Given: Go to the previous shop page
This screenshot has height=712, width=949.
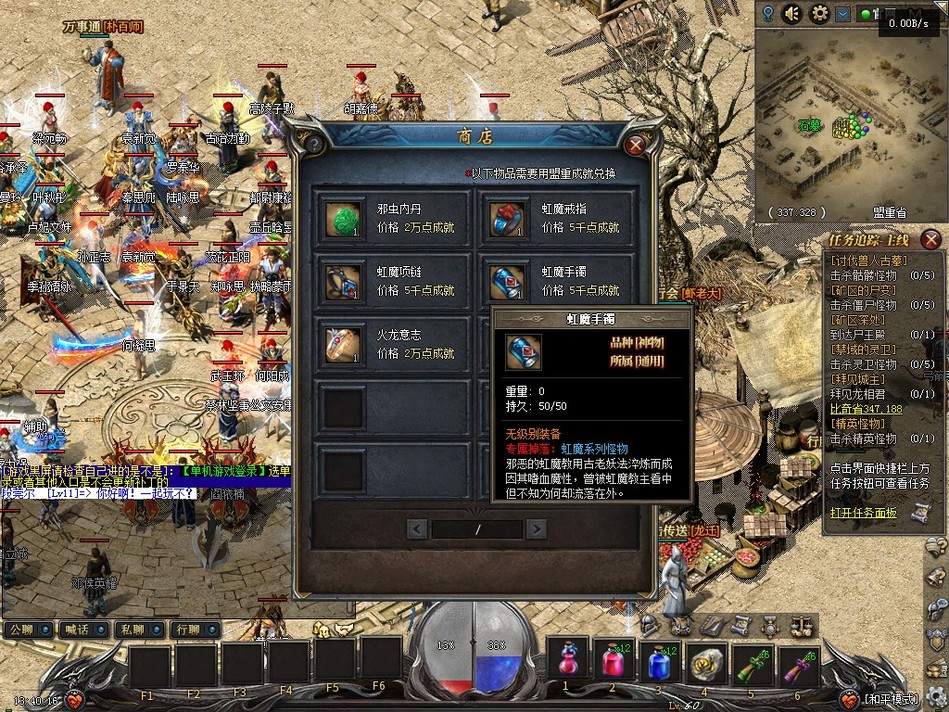Looking at the screenshot, I should pyautogui.click(x=418, y=529).
